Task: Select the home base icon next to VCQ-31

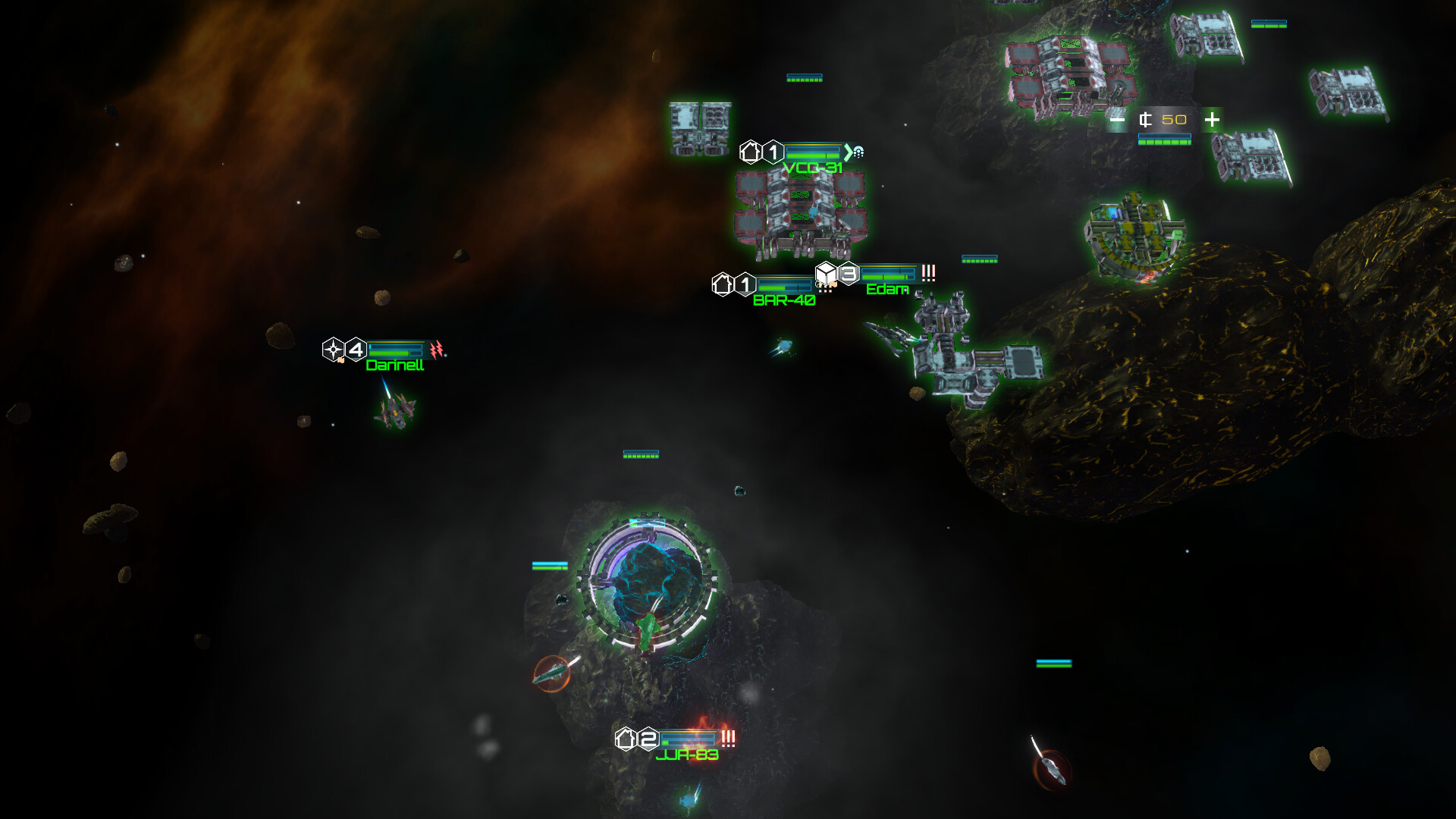Action: (x=750, y=152)
